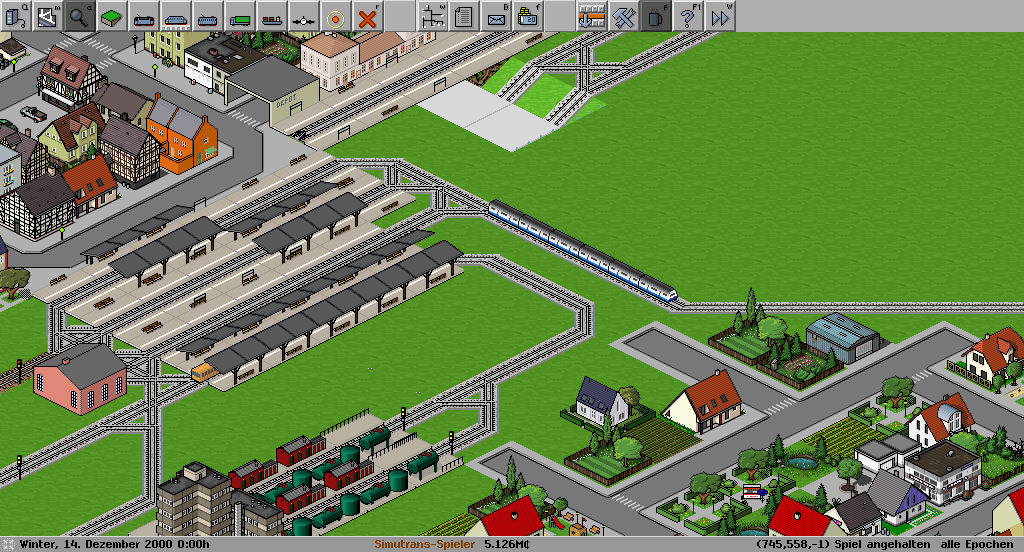This screenshot has height=552, width=1024.
Task: Select the red X removal tool
Action: coord(368,15)
